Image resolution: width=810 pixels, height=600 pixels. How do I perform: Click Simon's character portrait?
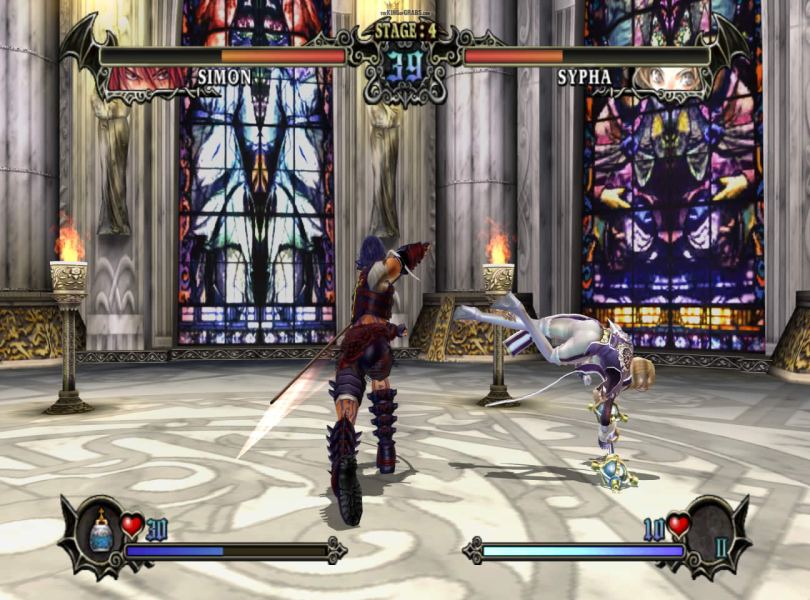[148, 78]
